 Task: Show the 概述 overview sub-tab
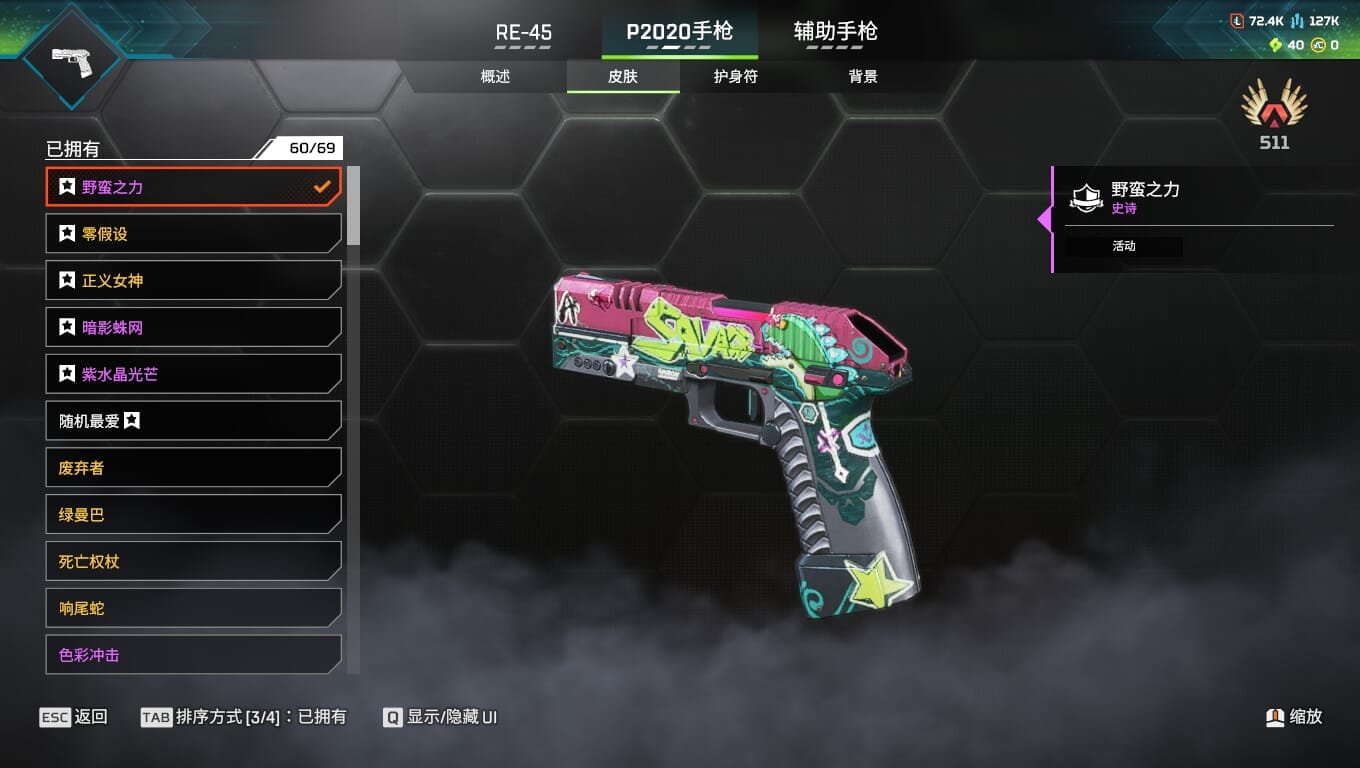[495, 77]
